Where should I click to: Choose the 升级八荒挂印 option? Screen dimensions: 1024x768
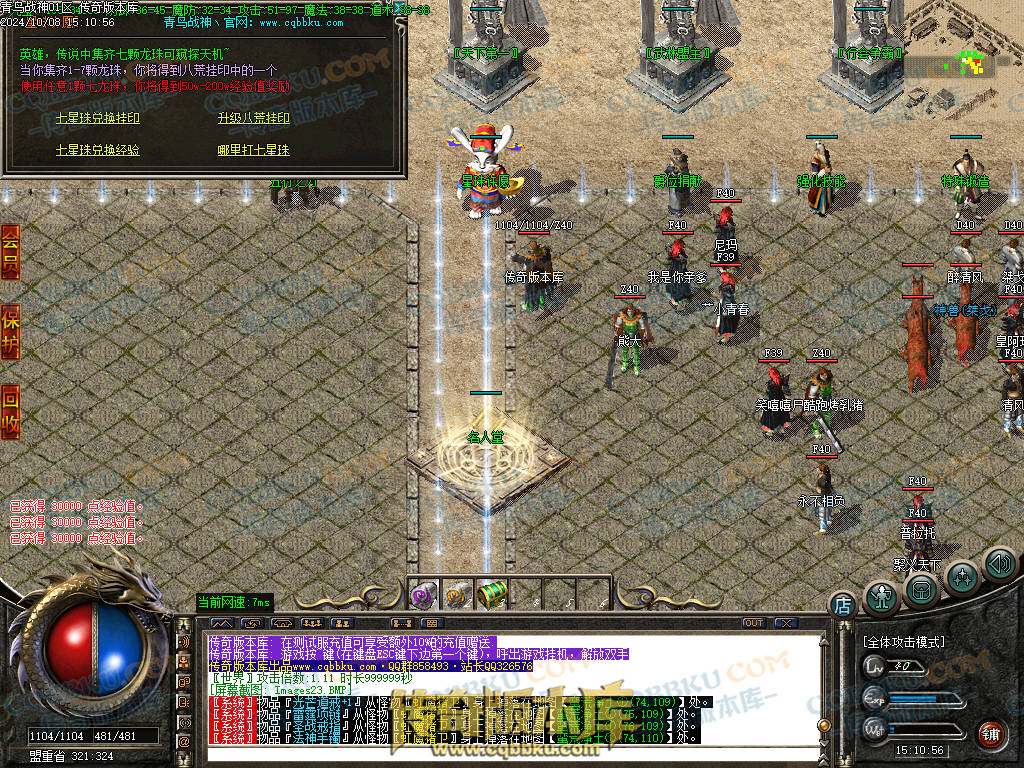click(253, 118)
